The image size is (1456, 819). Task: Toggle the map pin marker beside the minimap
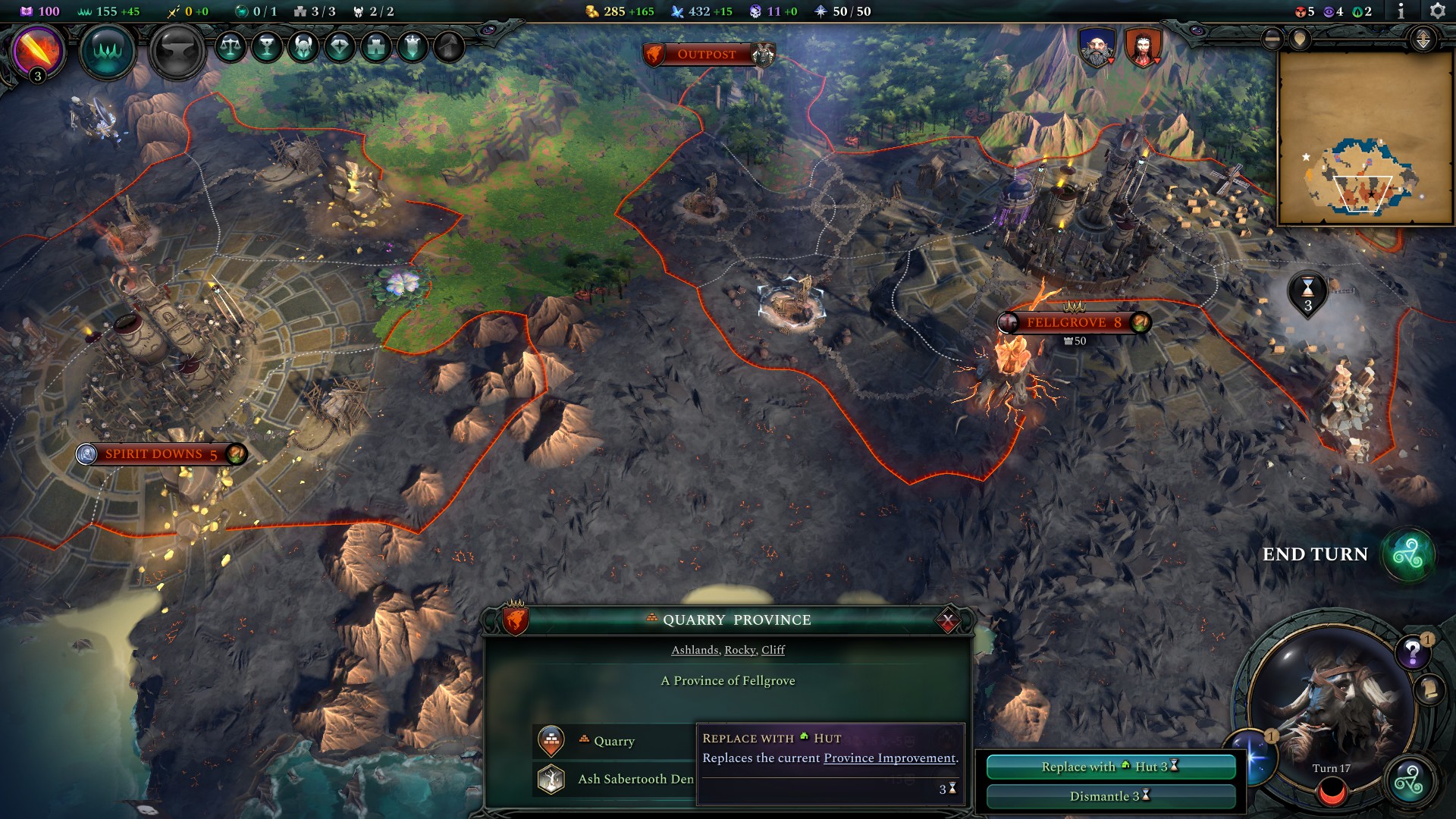tap(1300, 38)
